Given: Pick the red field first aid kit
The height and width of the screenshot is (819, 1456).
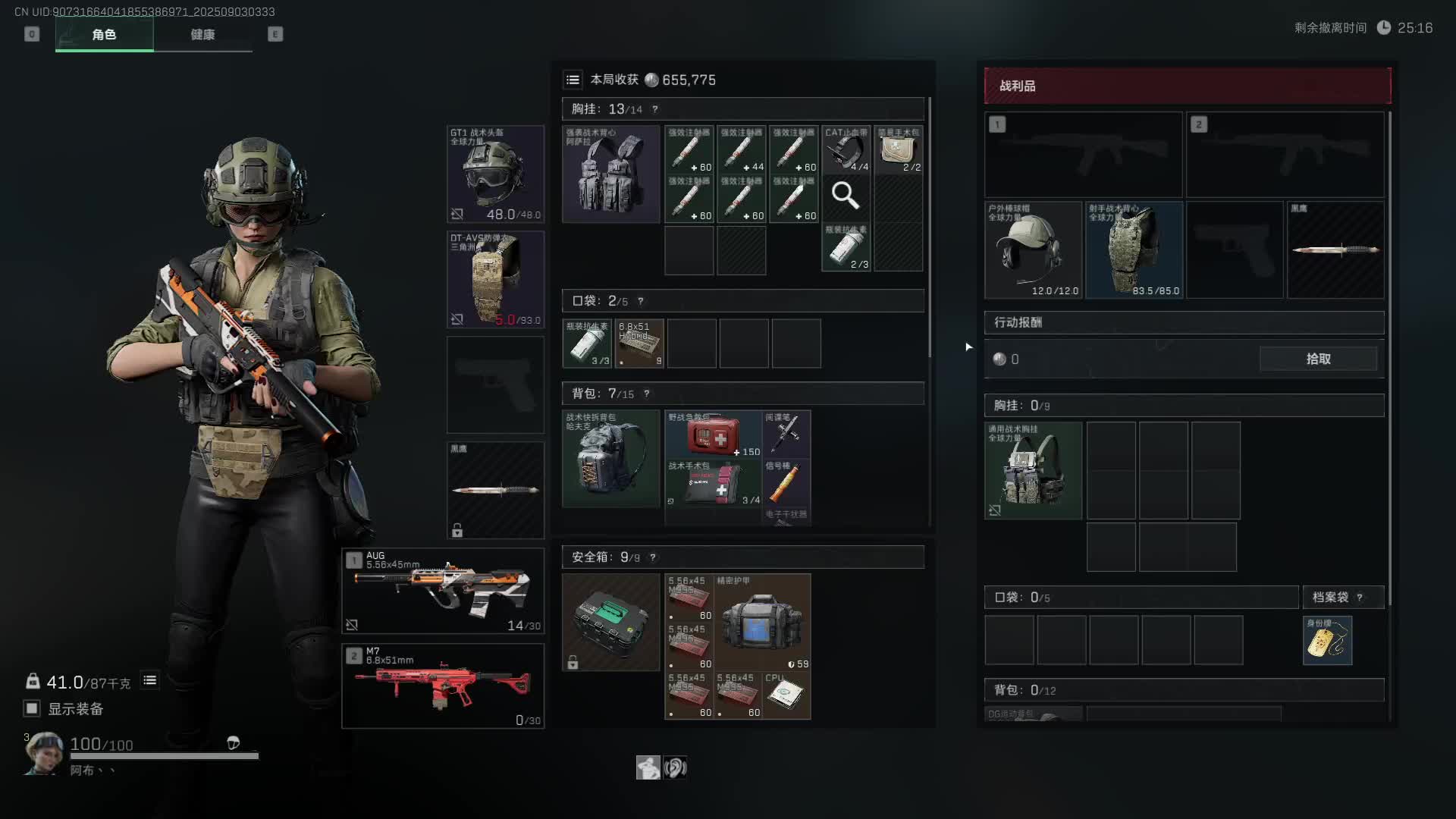Looking at the screenshot, I should [x=713, y=434].
